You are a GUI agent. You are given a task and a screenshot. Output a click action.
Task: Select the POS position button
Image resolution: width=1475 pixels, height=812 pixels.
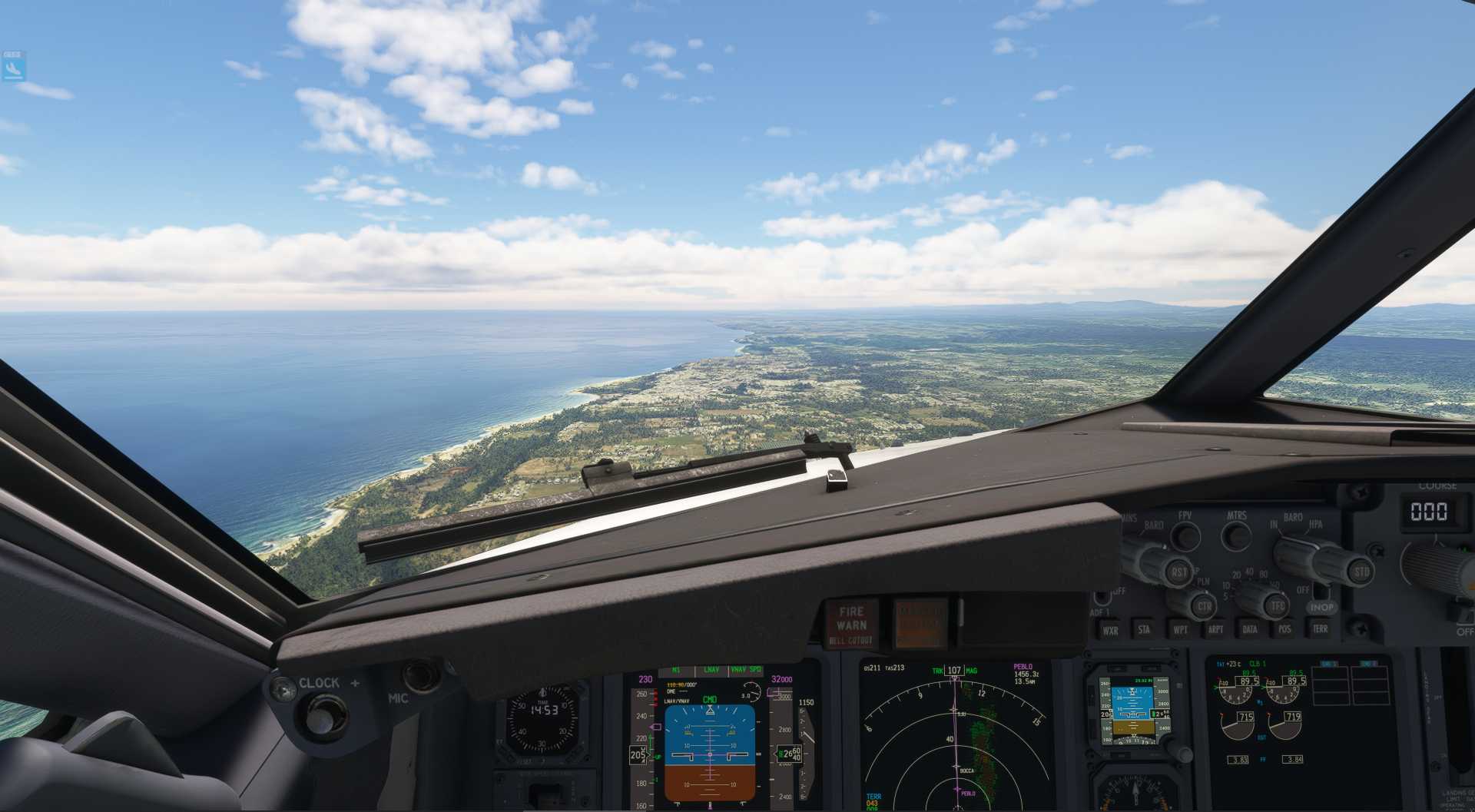(1284, 629)
